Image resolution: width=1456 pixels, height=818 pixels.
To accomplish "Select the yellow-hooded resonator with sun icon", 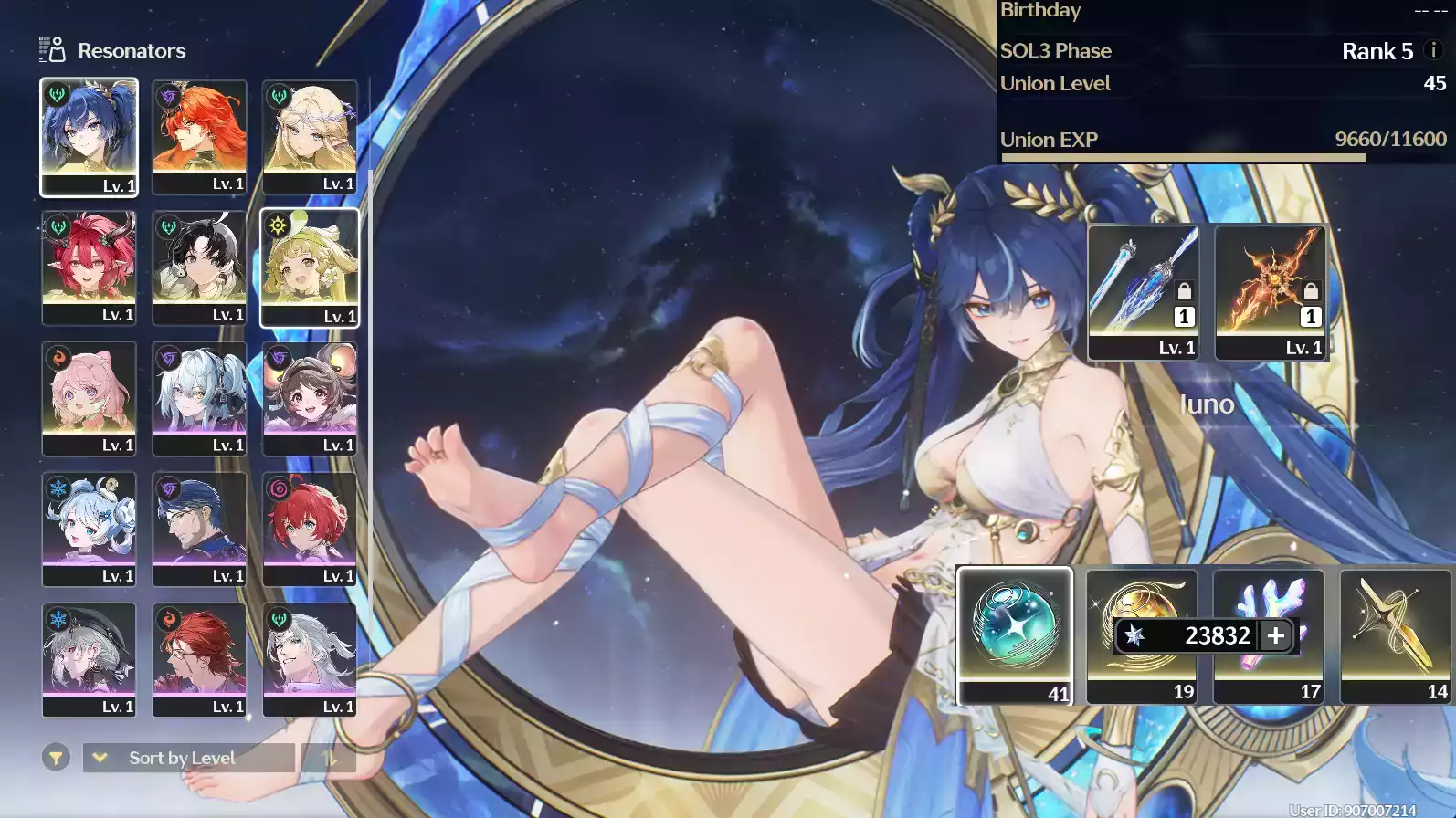I will [x=310, y=267].
